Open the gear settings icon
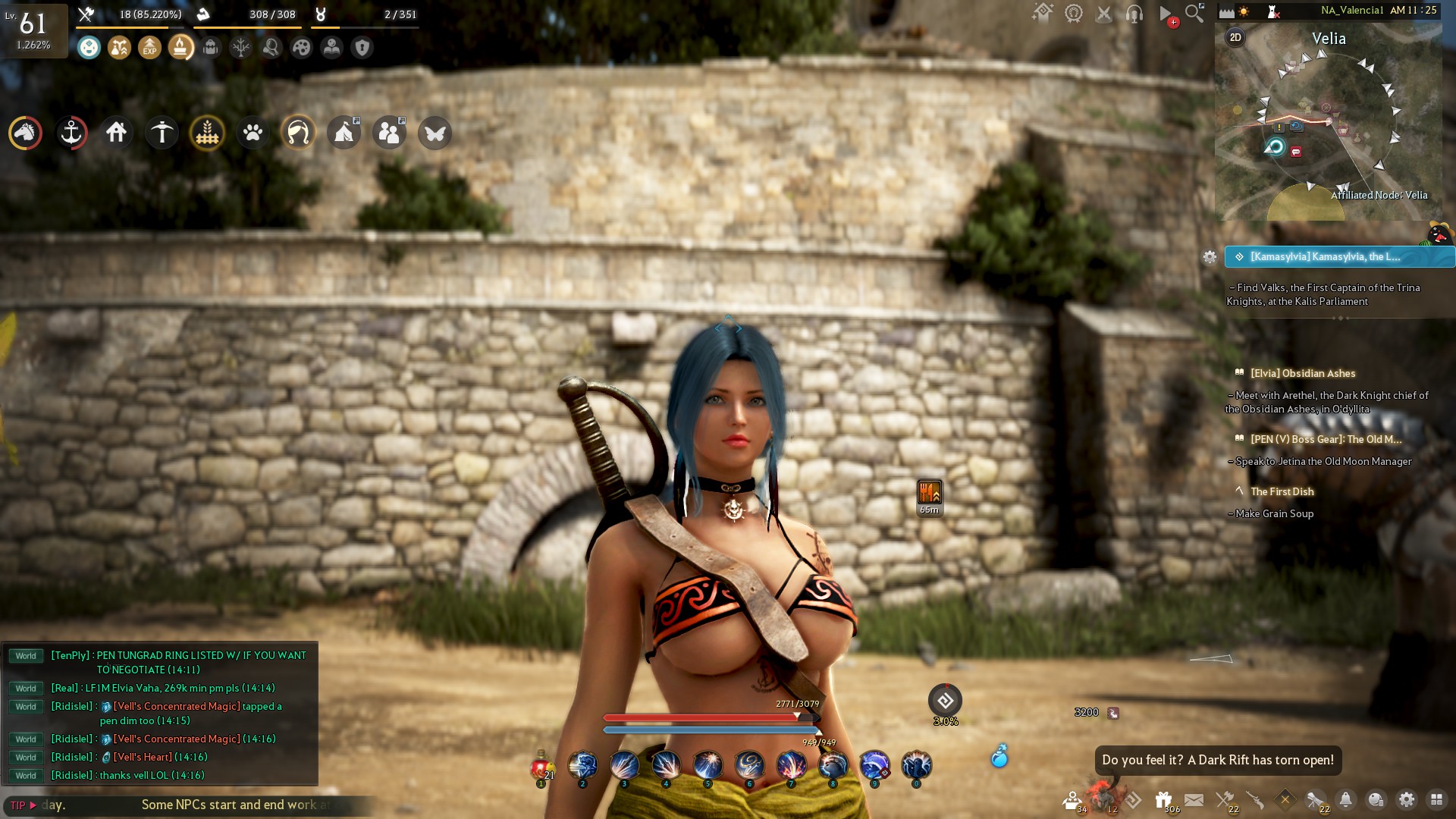1456x819 pixels. point(1406,799)
